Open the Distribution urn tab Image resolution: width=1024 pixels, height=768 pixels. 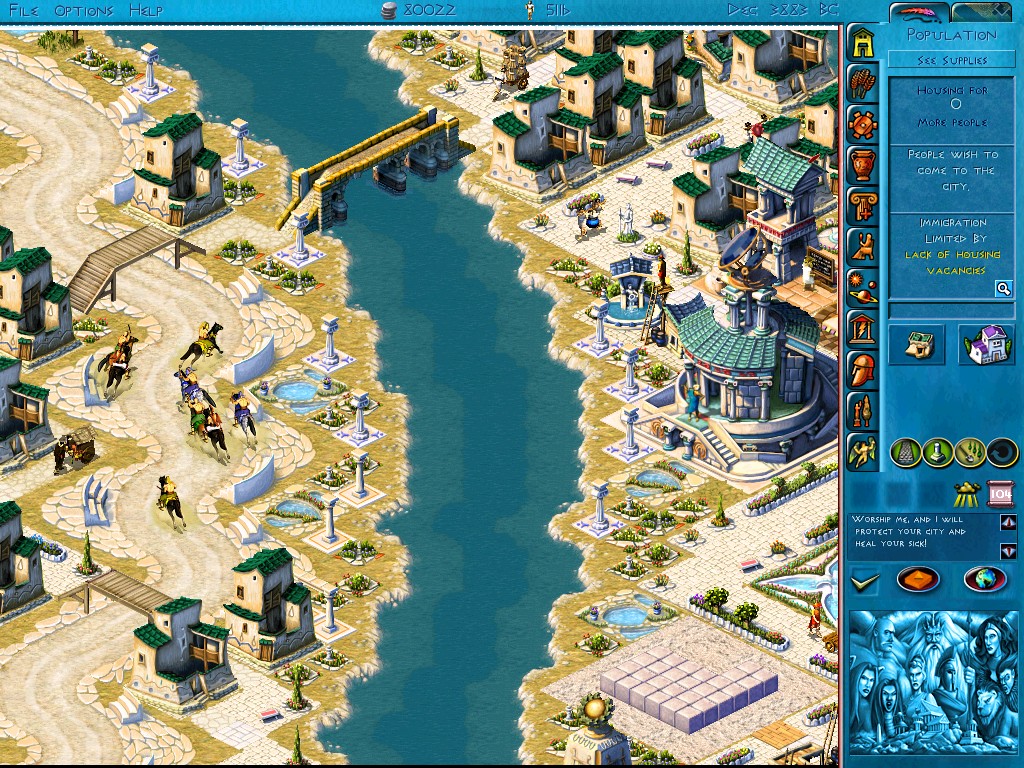pos(862,165)
